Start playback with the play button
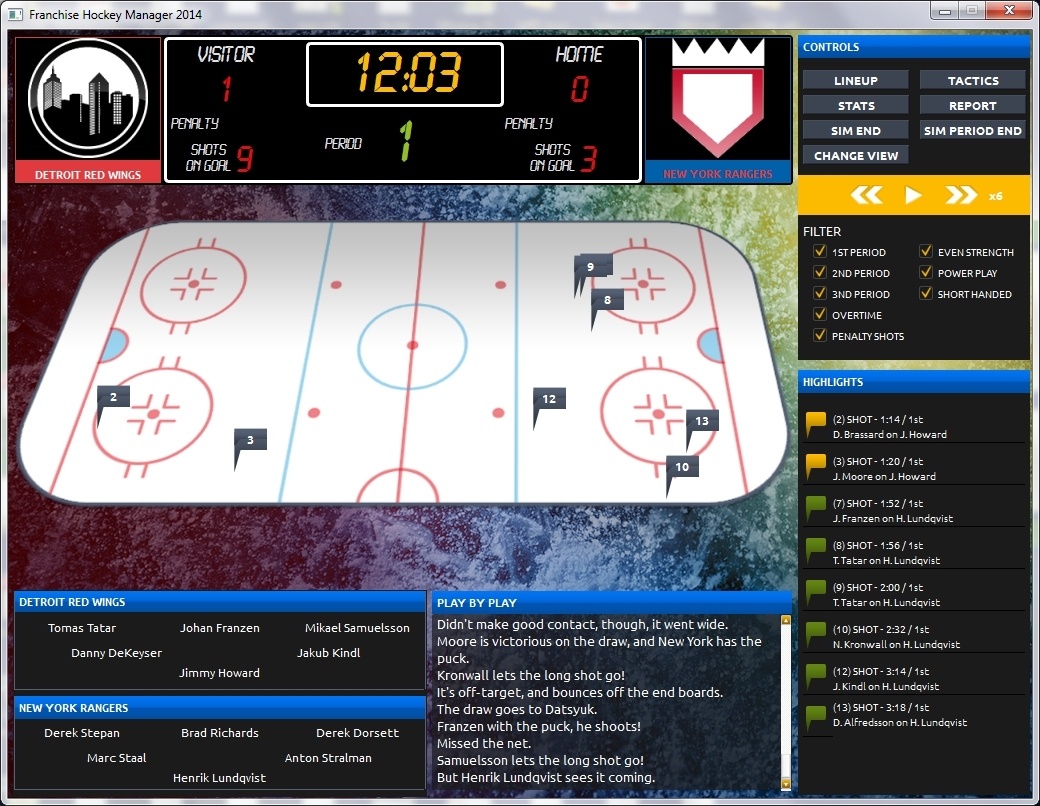The image size is (1040, 806). point(912,195)
